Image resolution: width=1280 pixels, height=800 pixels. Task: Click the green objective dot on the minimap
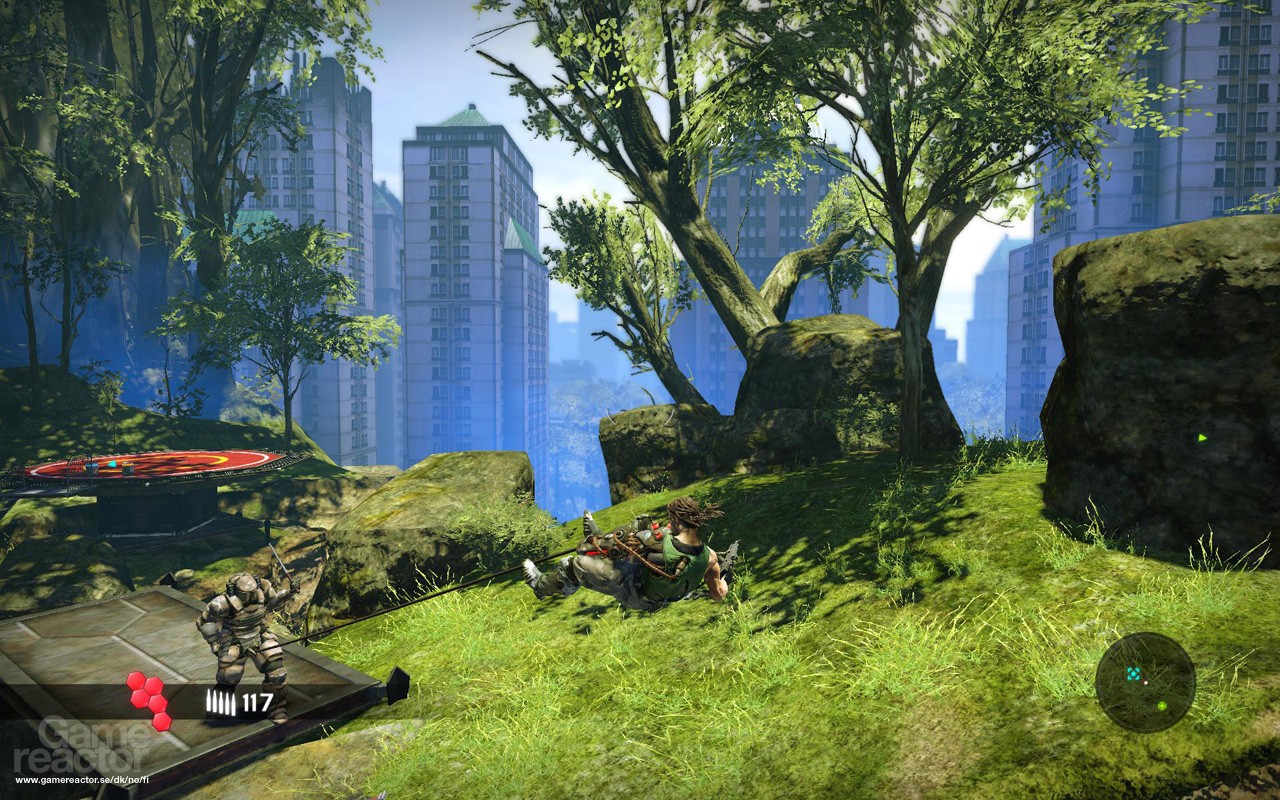[1162, 706]
